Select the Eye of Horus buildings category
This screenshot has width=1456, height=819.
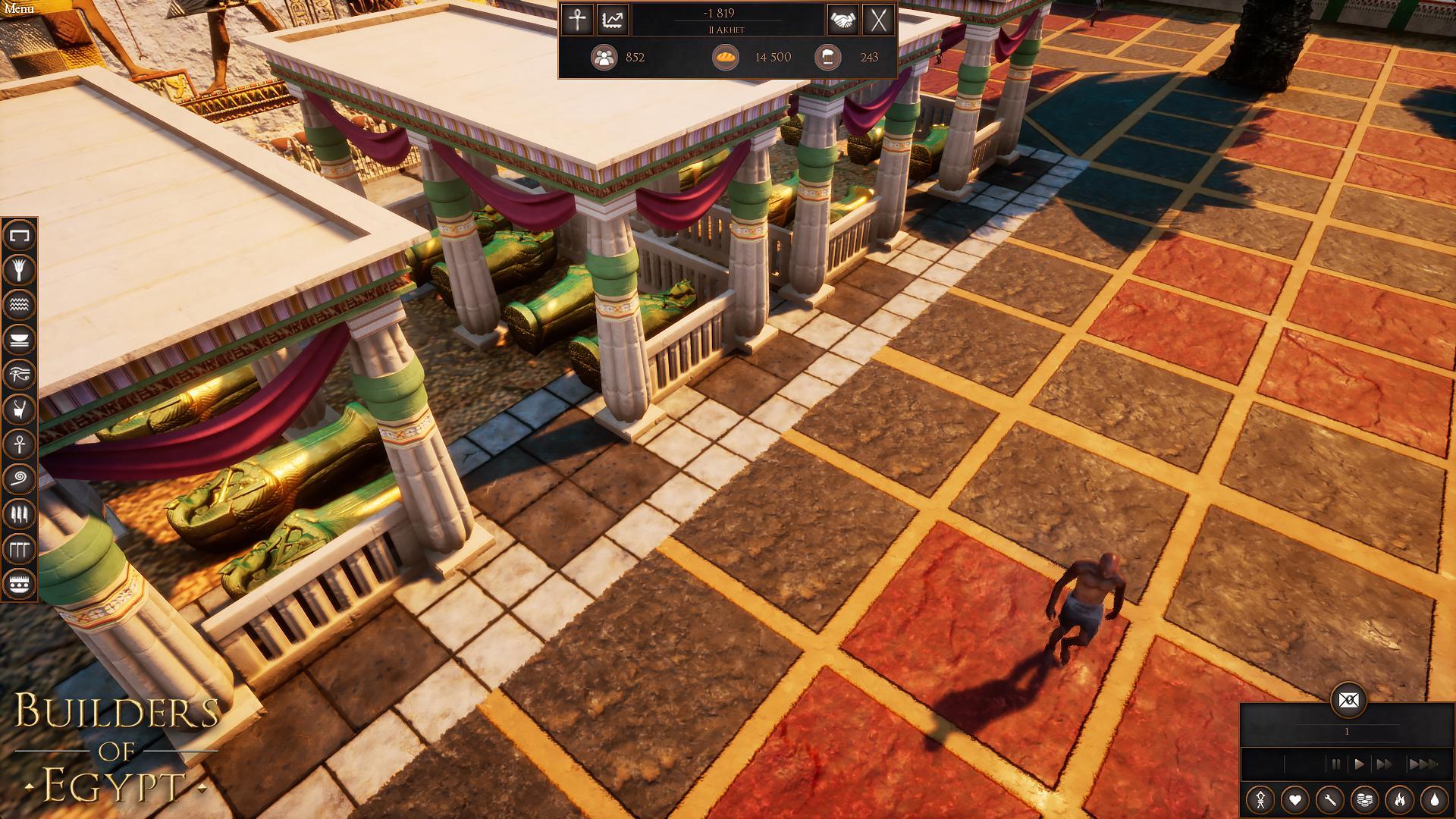point(20,372)
